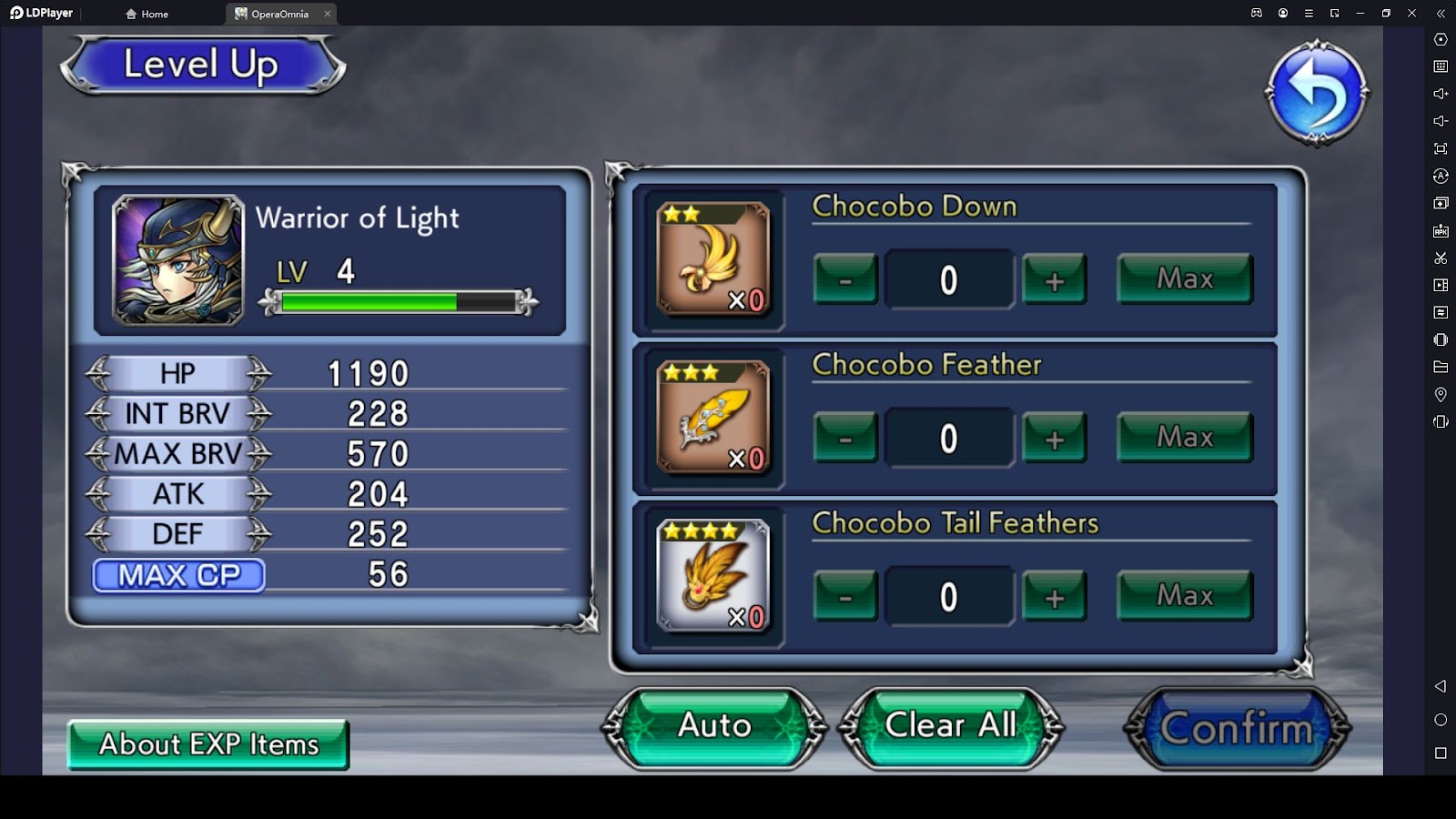
Task: Reduce Chocobo Feather count with minus
Action: [845, 439]
